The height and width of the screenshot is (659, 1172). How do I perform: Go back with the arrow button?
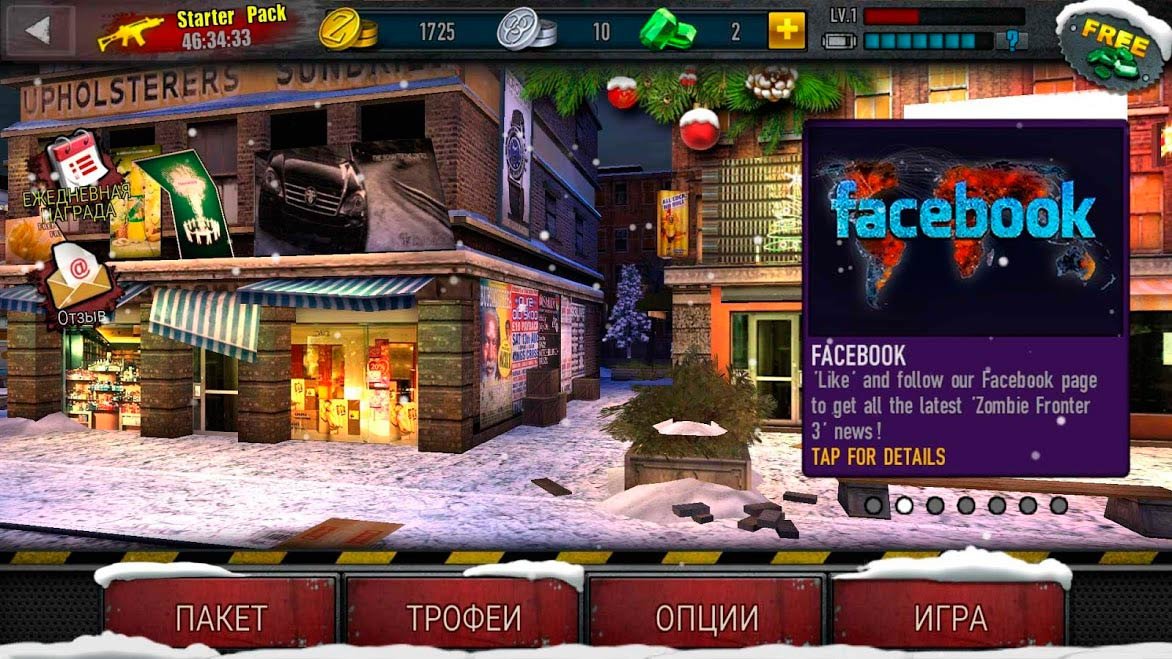[39, 31]
